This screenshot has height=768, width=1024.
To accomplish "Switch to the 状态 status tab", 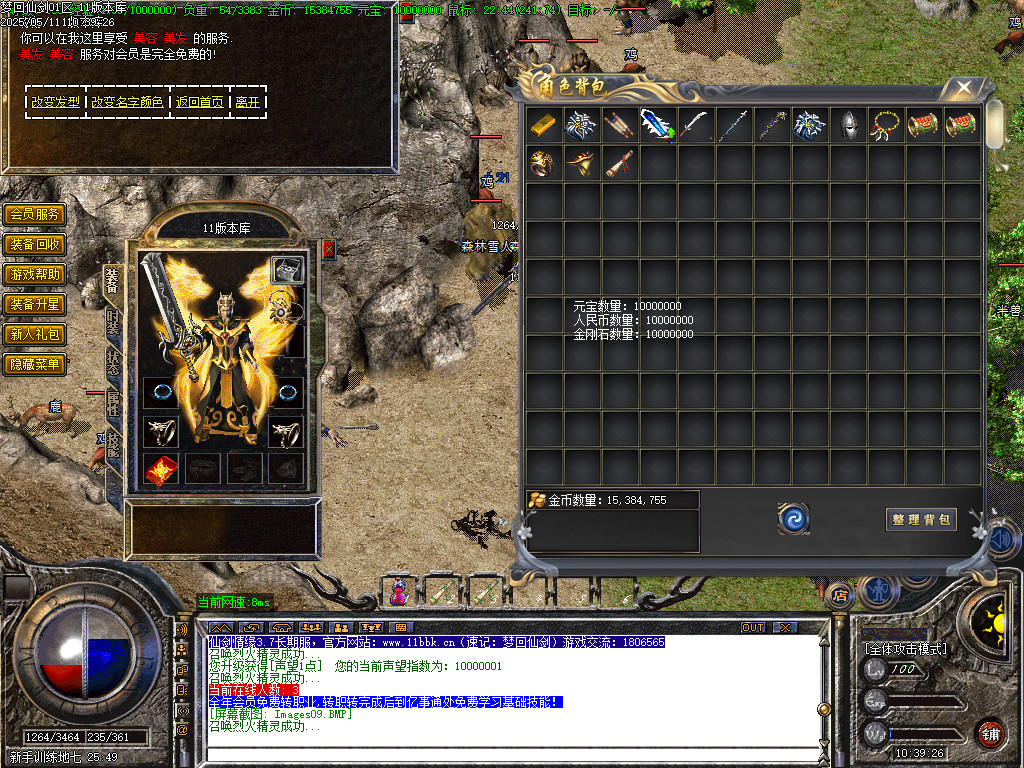I will (113, 362).
